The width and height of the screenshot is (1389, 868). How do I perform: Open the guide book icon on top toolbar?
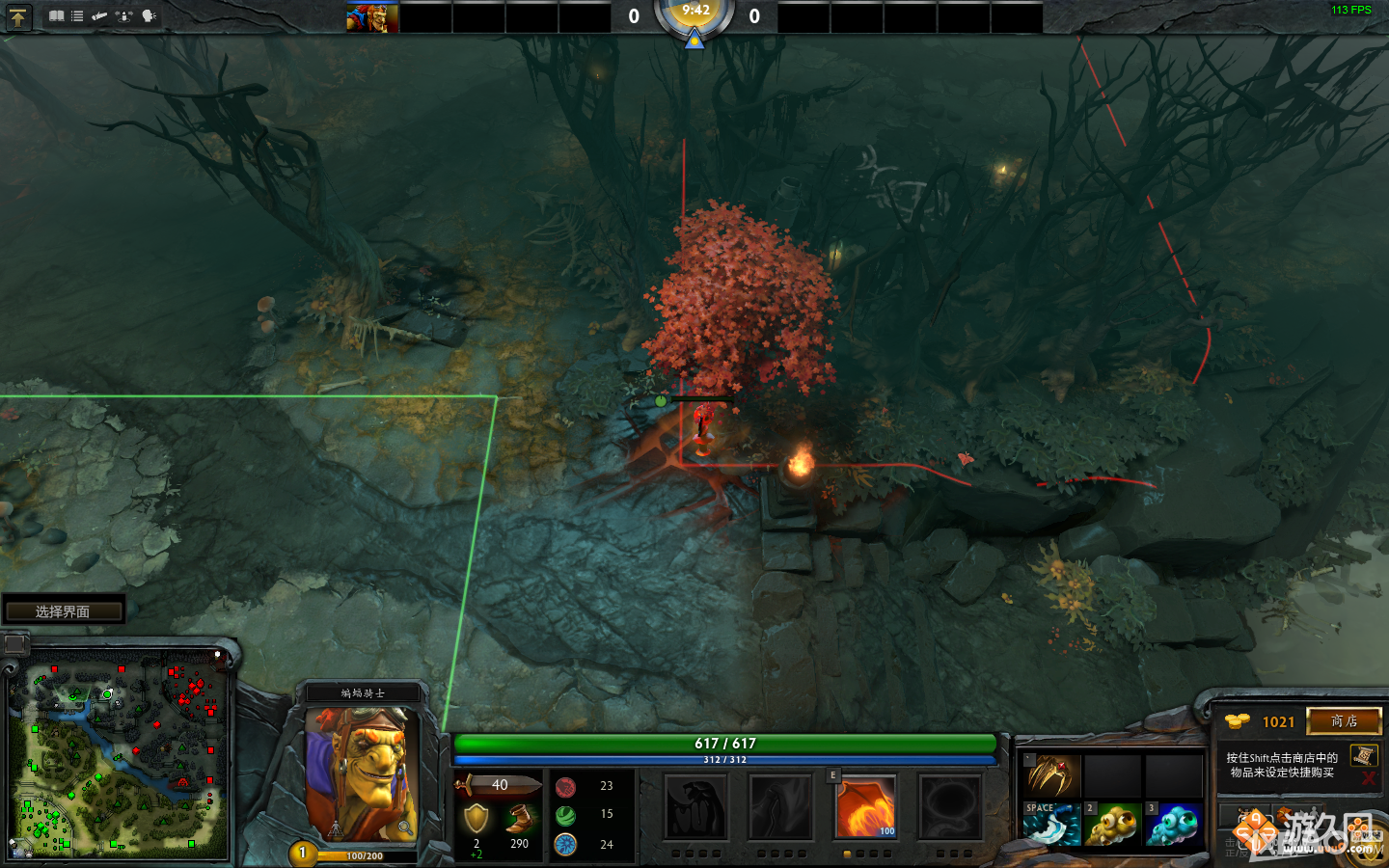pos(57,16)
